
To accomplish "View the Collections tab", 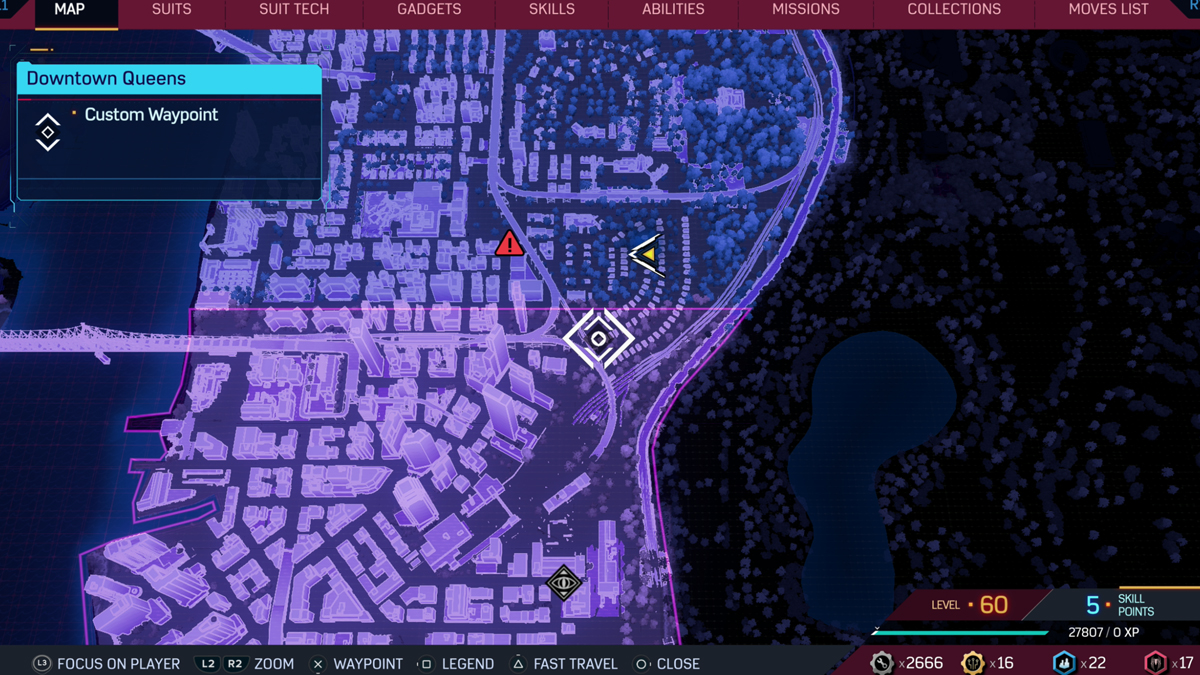I will [x=953, y=10].
